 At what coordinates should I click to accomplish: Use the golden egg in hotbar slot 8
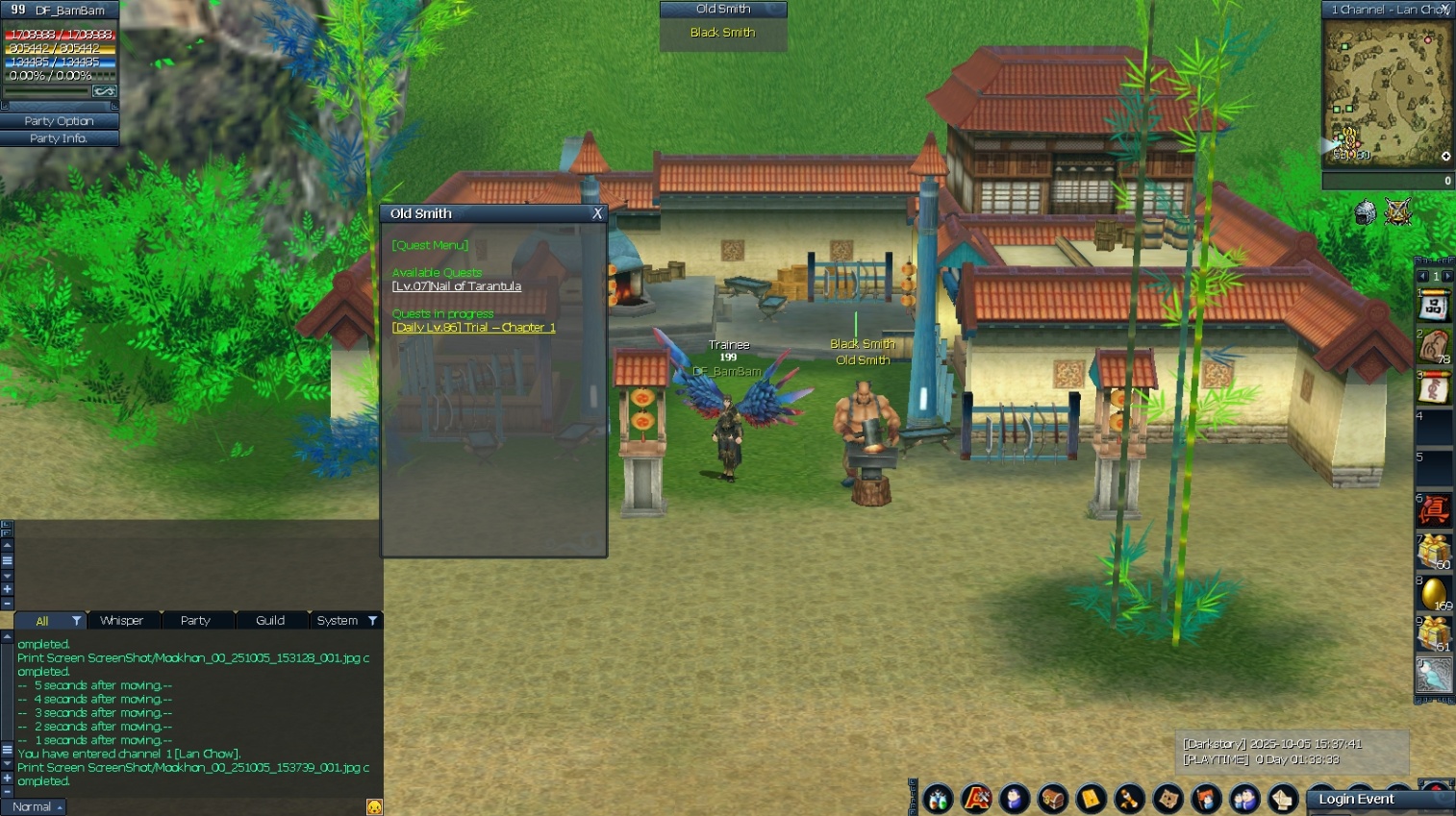pos(1434,592)
